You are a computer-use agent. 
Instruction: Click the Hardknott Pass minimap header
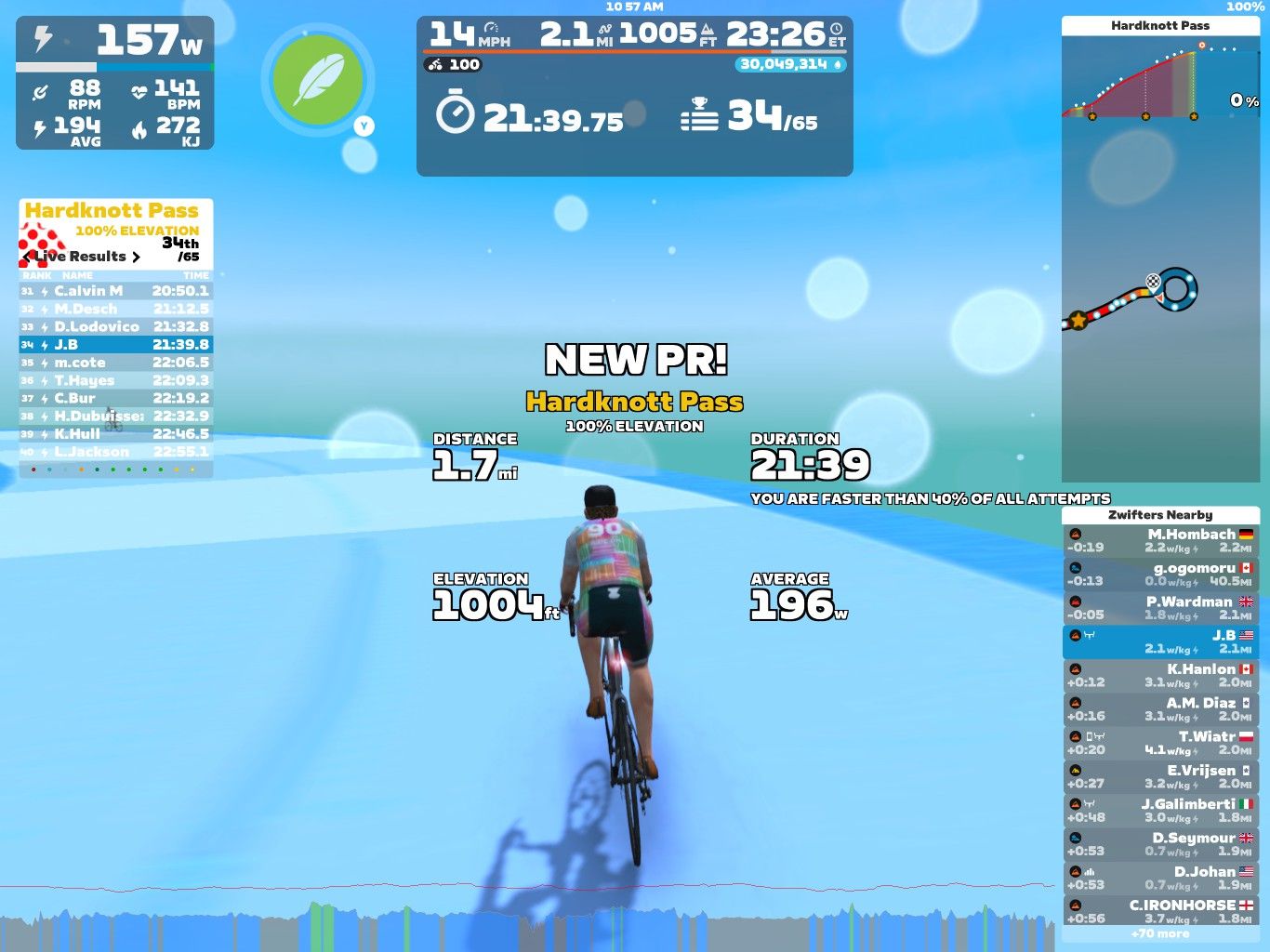pyautogui.click(x=1160, y=25)
